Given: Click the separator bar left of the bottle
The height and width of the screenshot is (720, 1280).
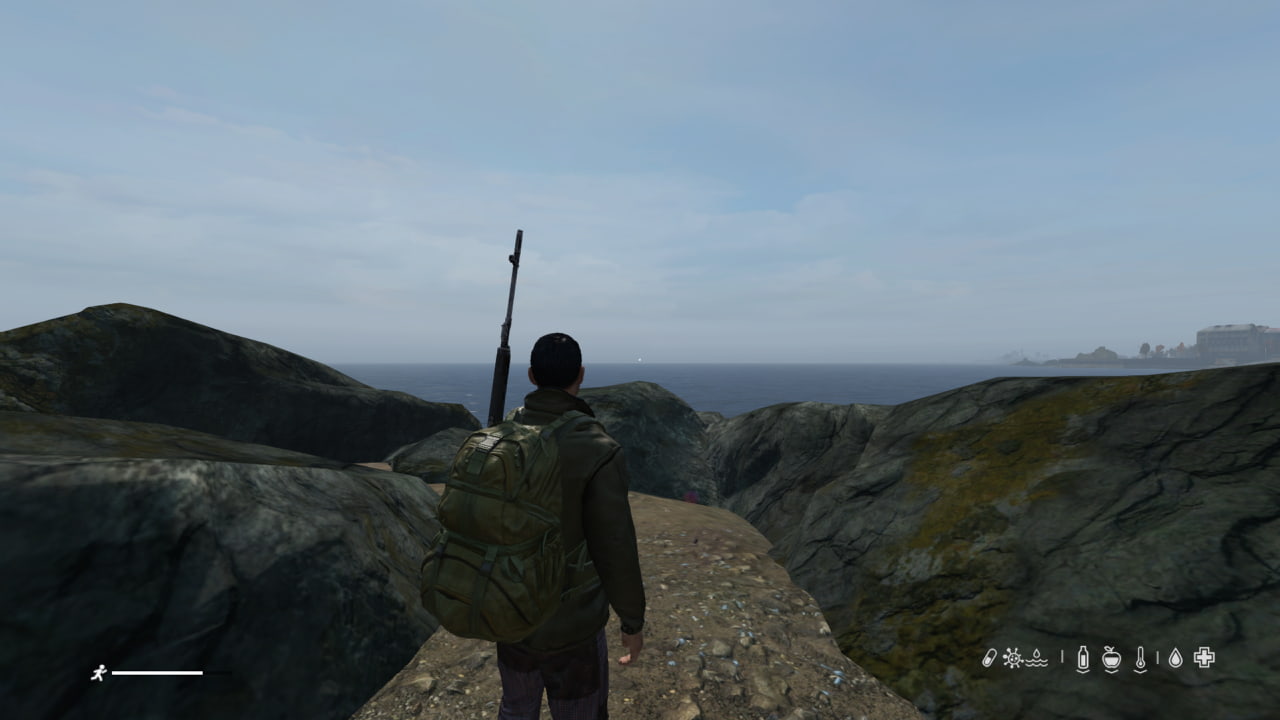Looking at the screenshot, I should pos(1062,658).
